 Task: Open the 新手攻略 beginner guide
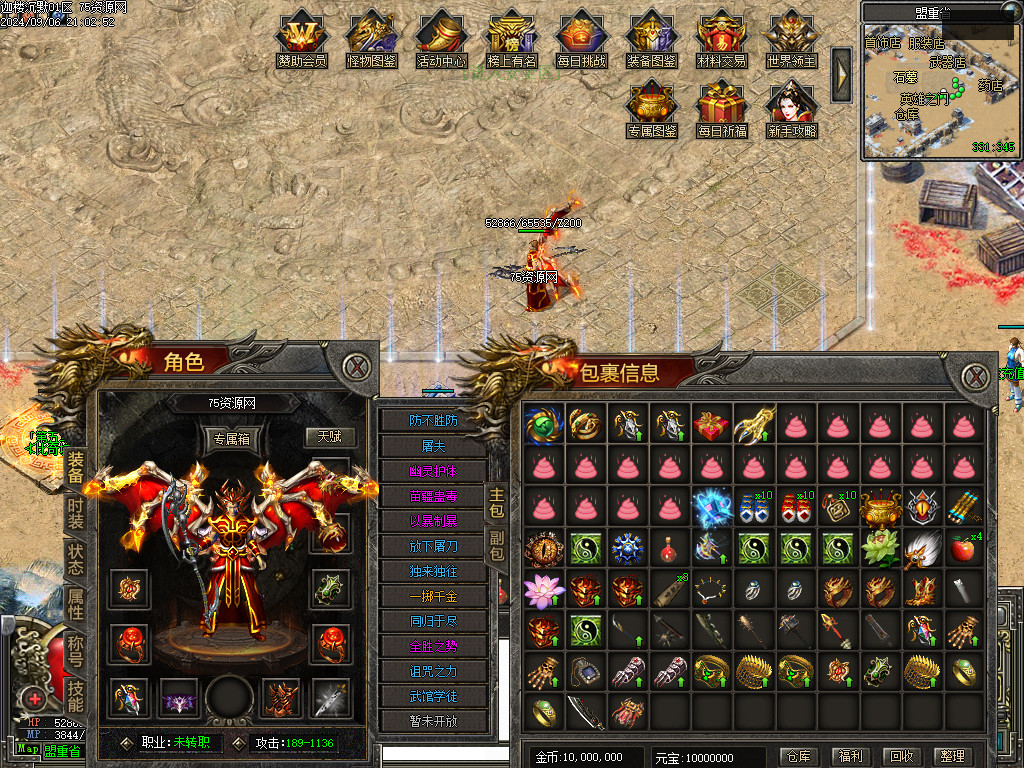coord(792,108)
